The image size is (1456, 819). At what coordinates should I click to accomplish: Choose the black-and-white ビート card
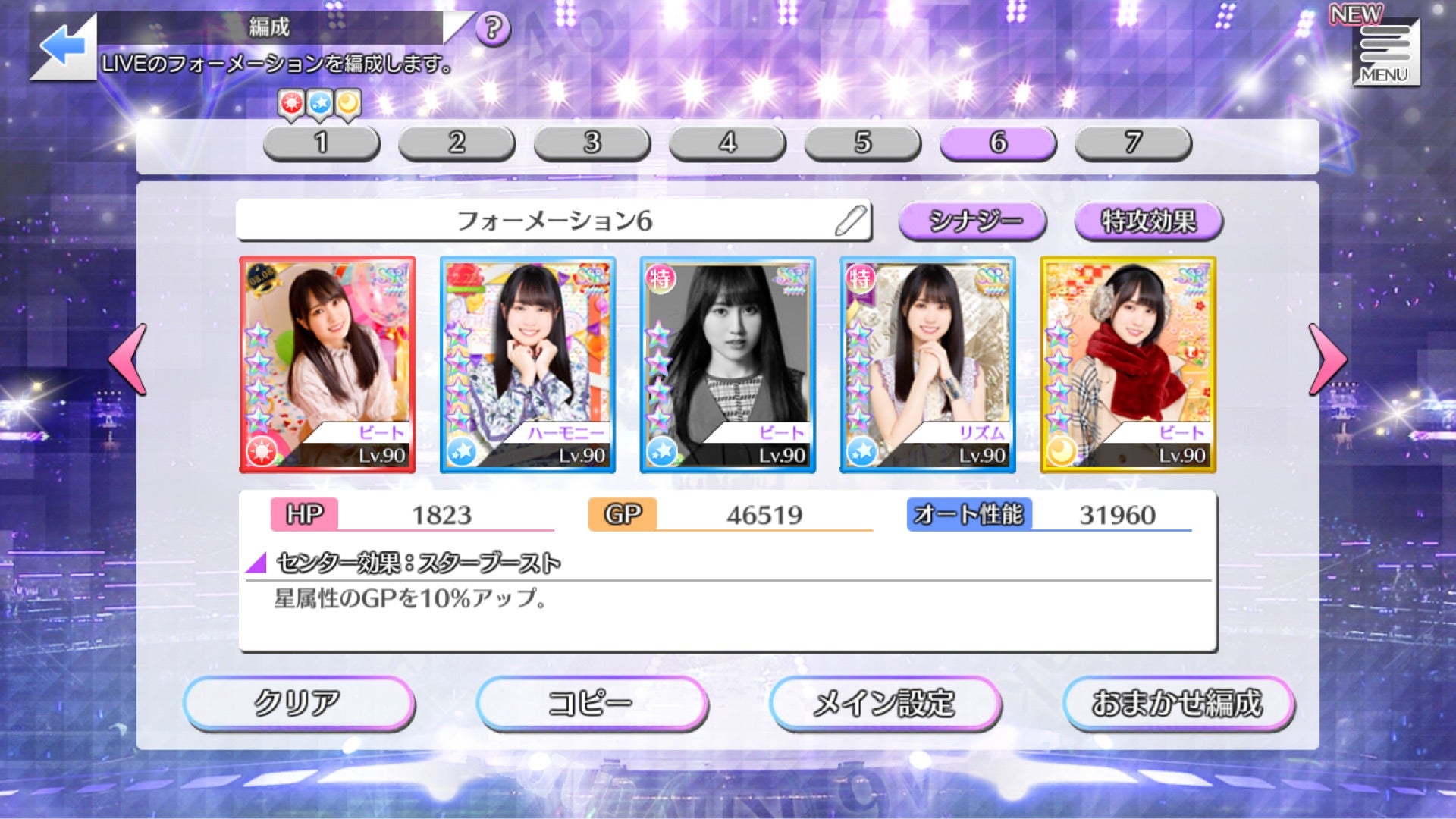[728, 365]
